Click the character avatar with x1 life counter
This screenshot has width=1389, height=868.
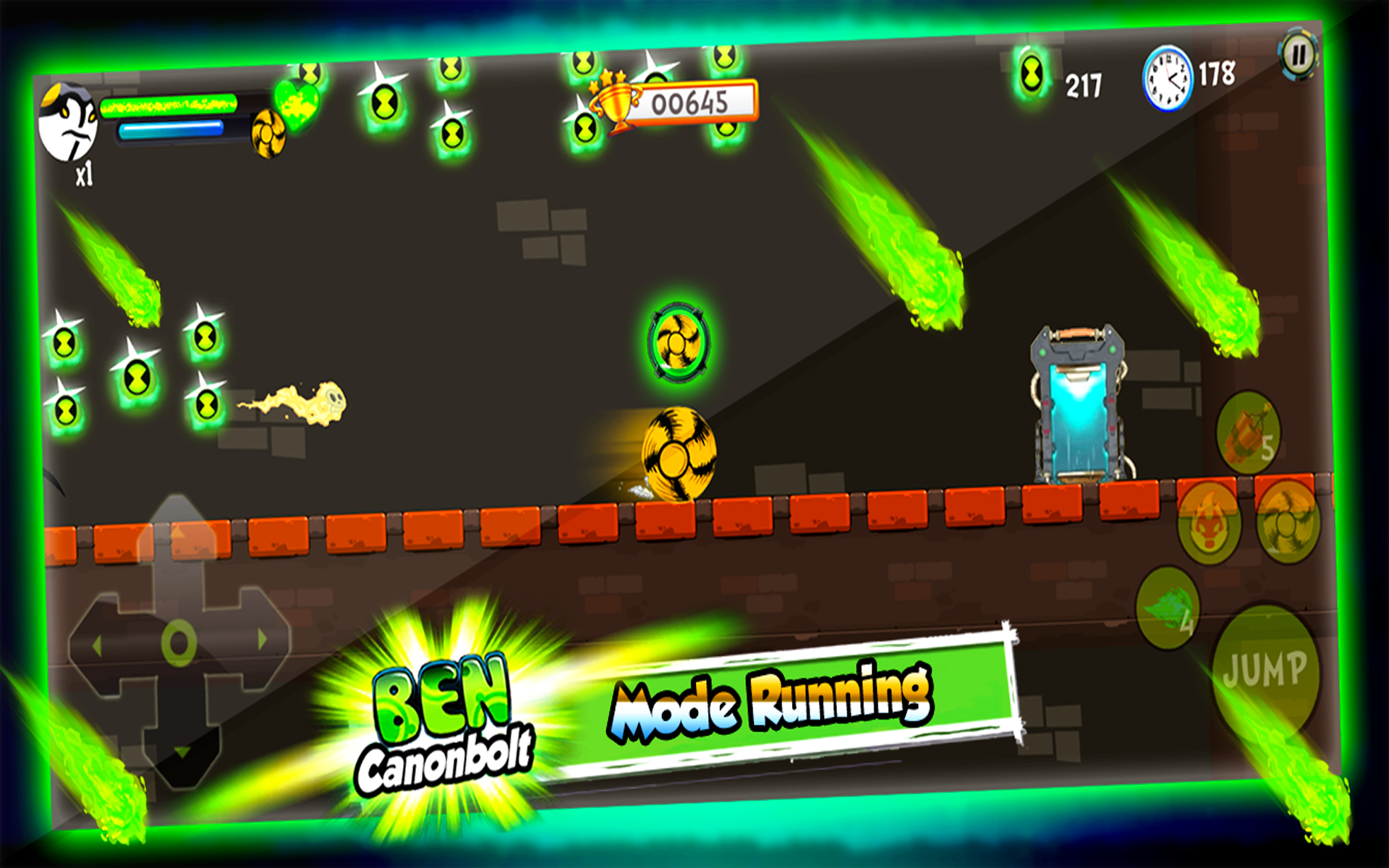(x=70, y=127)
